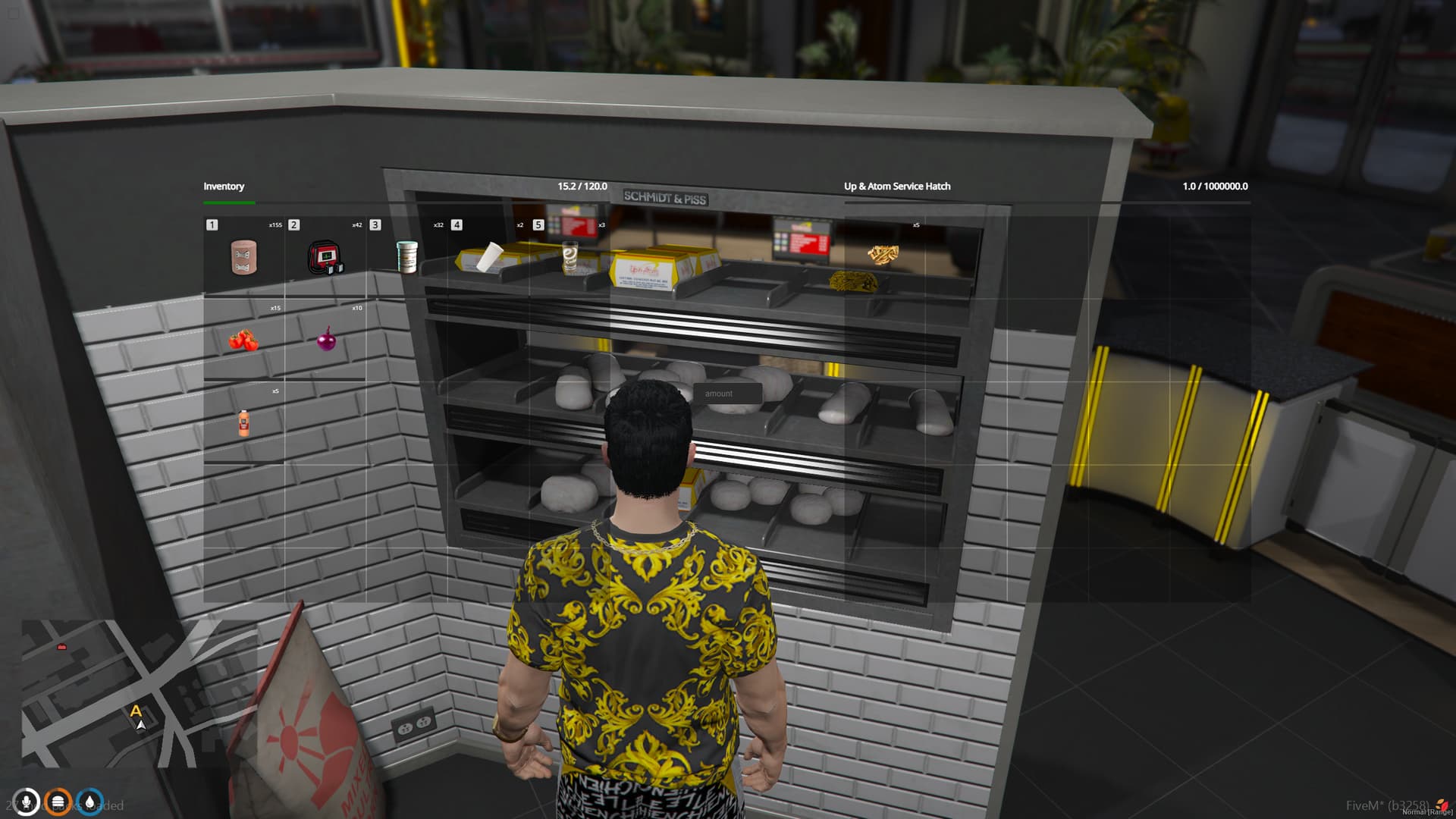Click the defibrillator icon in slot 2
The image size is (1456, 819).
coord(328,258)
